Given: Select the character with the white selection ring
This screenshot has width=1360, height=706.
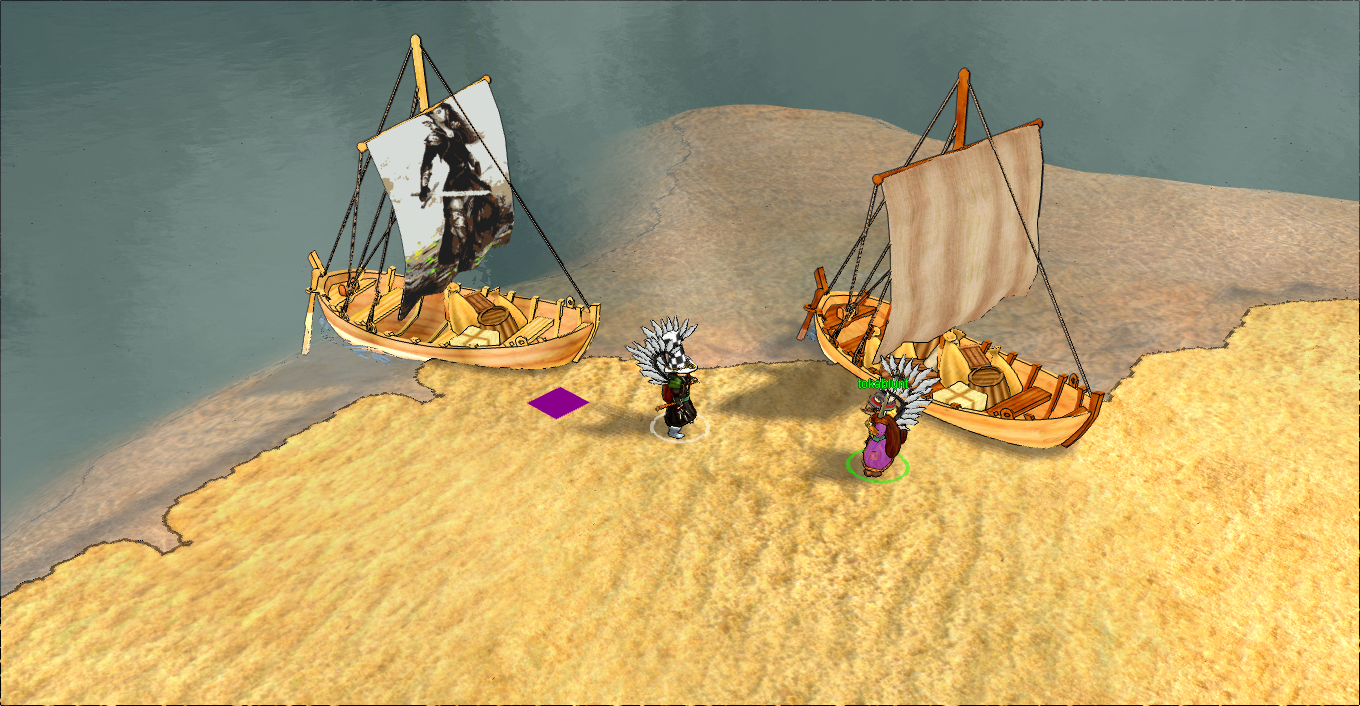Looking at the screenshot, I should (677, 395).
